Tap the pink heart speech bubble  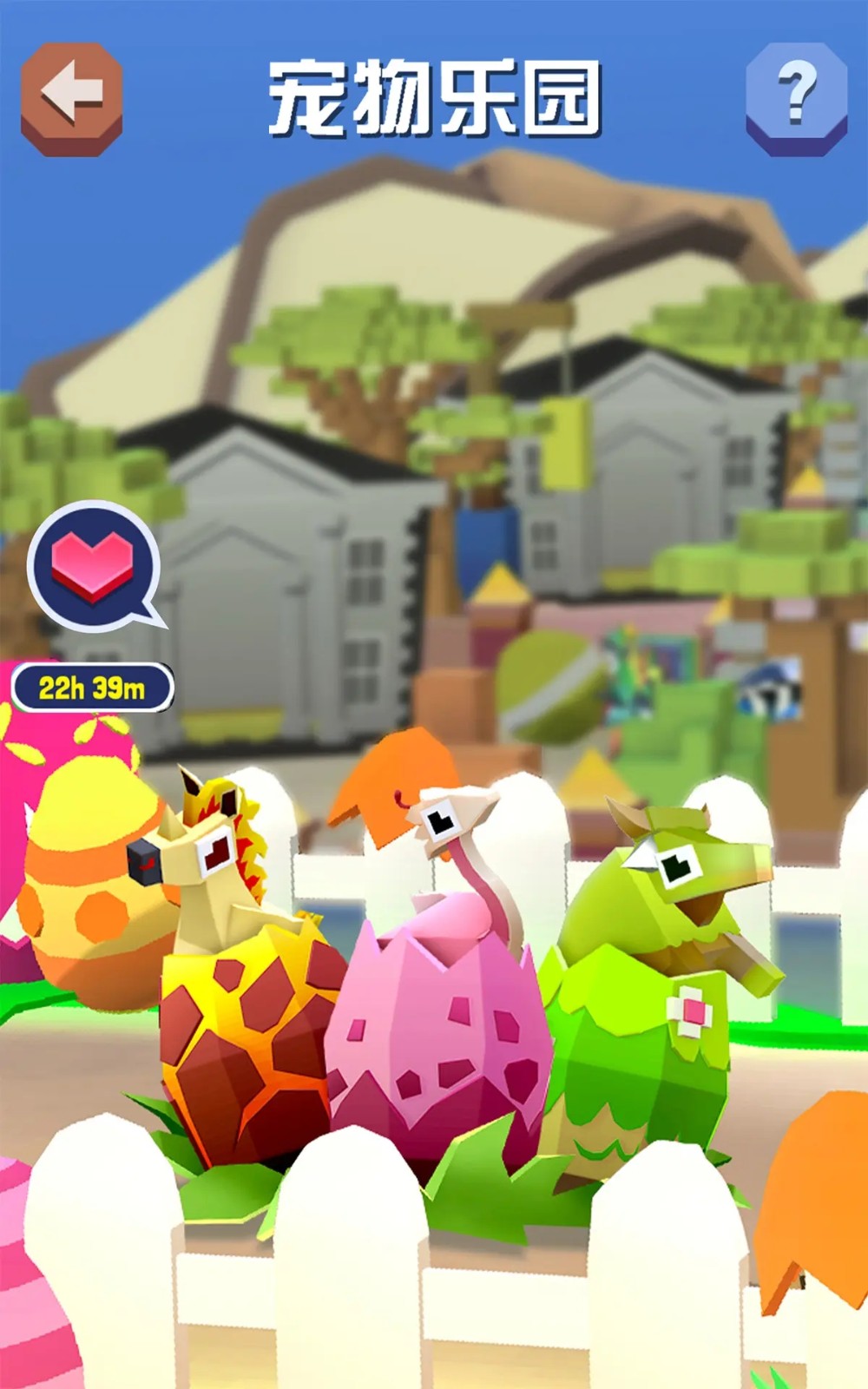94,564
